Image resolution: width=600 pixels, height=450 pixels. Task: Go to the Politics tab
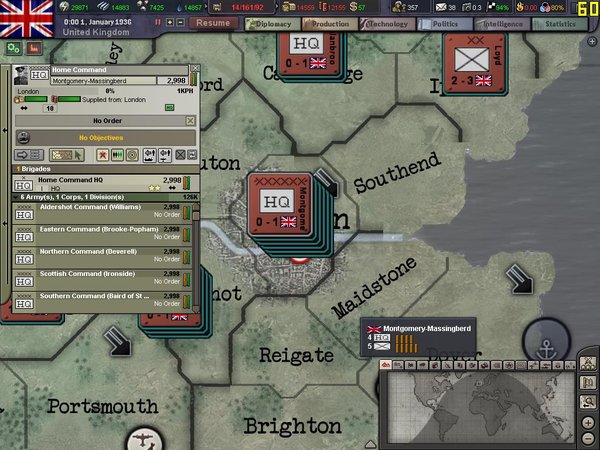tap(443, 23)
